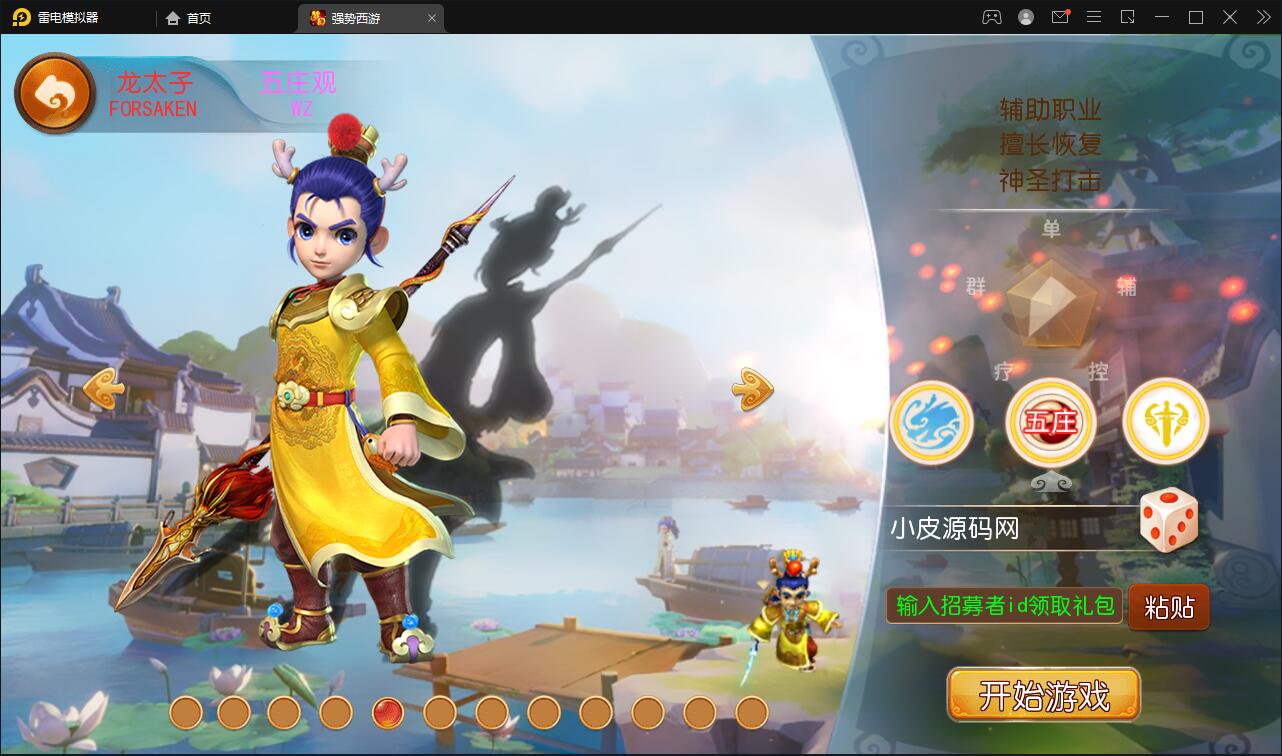Roll the dice to randomize the name
The width and height of the screenshot is (1282, 756).
(1169, 519)
